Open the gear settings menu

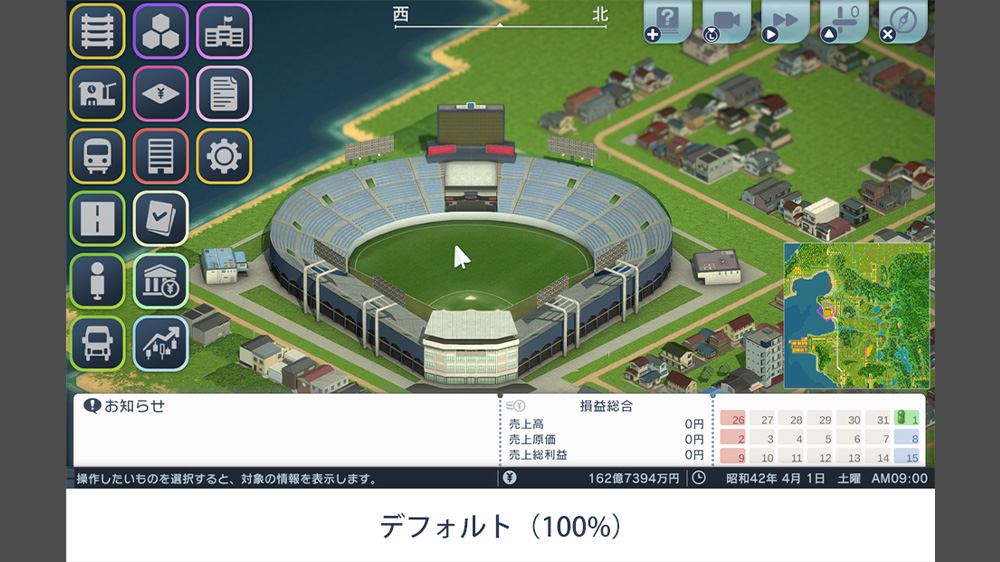tap(224, 156)
